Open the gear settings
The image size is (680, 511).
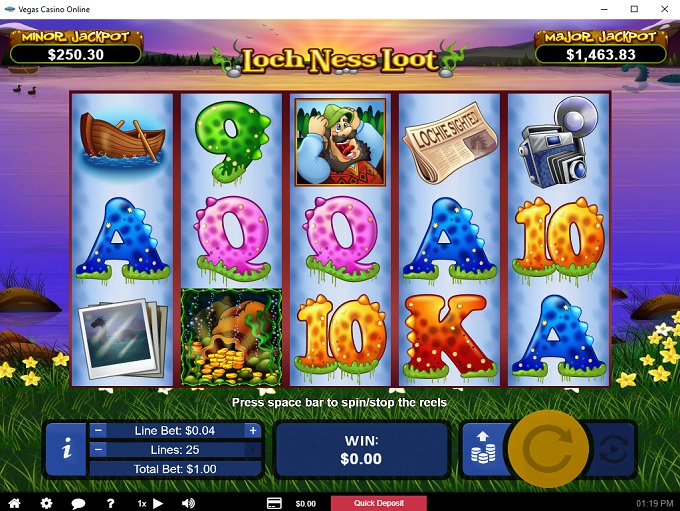pyautogui.click(x=46, y=503)
